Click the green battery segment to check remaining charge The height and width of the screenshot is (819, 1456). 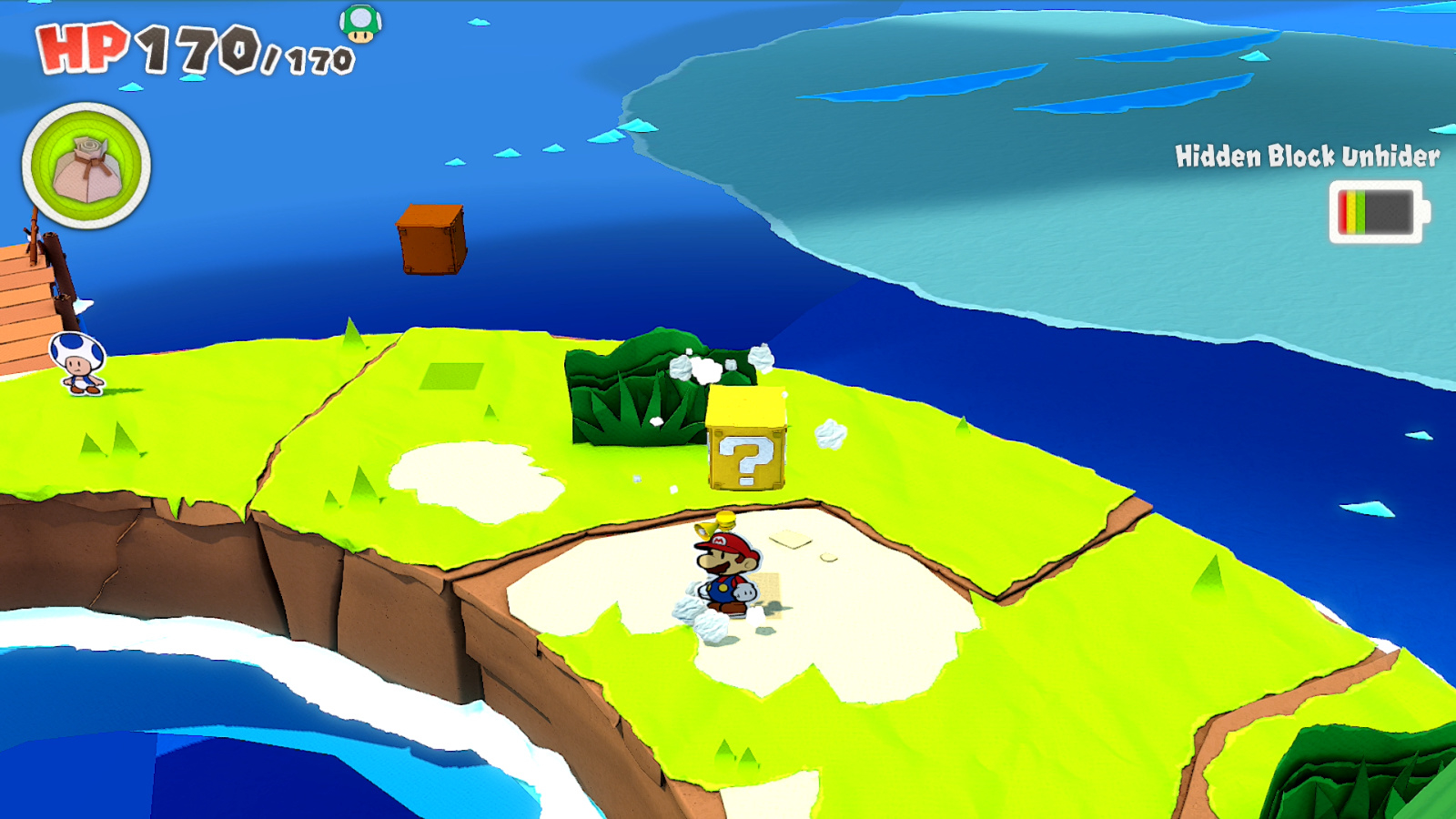point(1360,210)
